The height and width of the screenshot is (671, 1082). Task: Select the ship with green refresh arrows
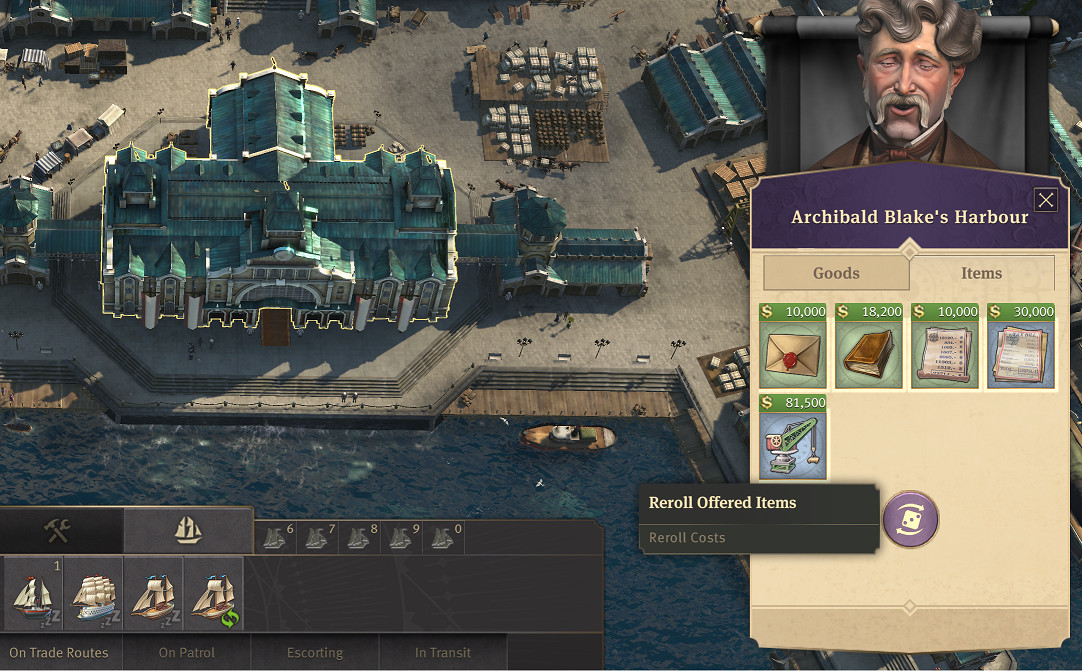(214, 594)
